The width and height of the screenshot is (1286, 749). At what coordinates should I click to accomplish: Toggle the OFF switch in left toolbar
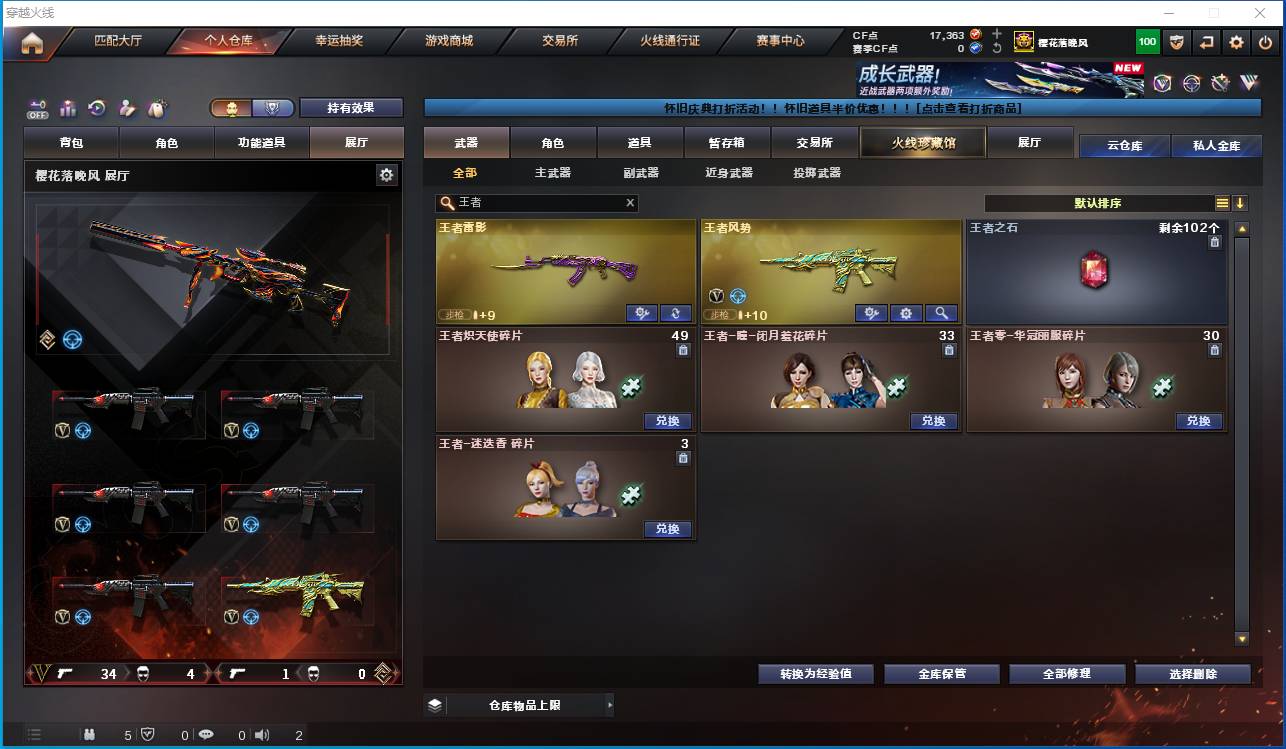37,110
